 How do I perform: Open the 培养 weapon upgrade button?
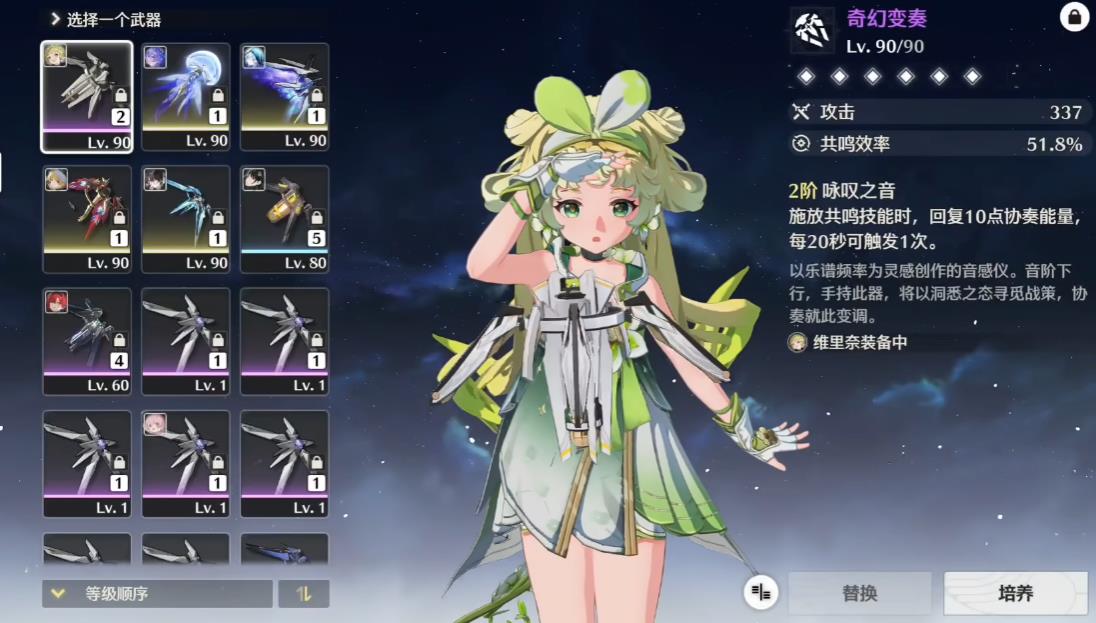tap(1015, 593)
